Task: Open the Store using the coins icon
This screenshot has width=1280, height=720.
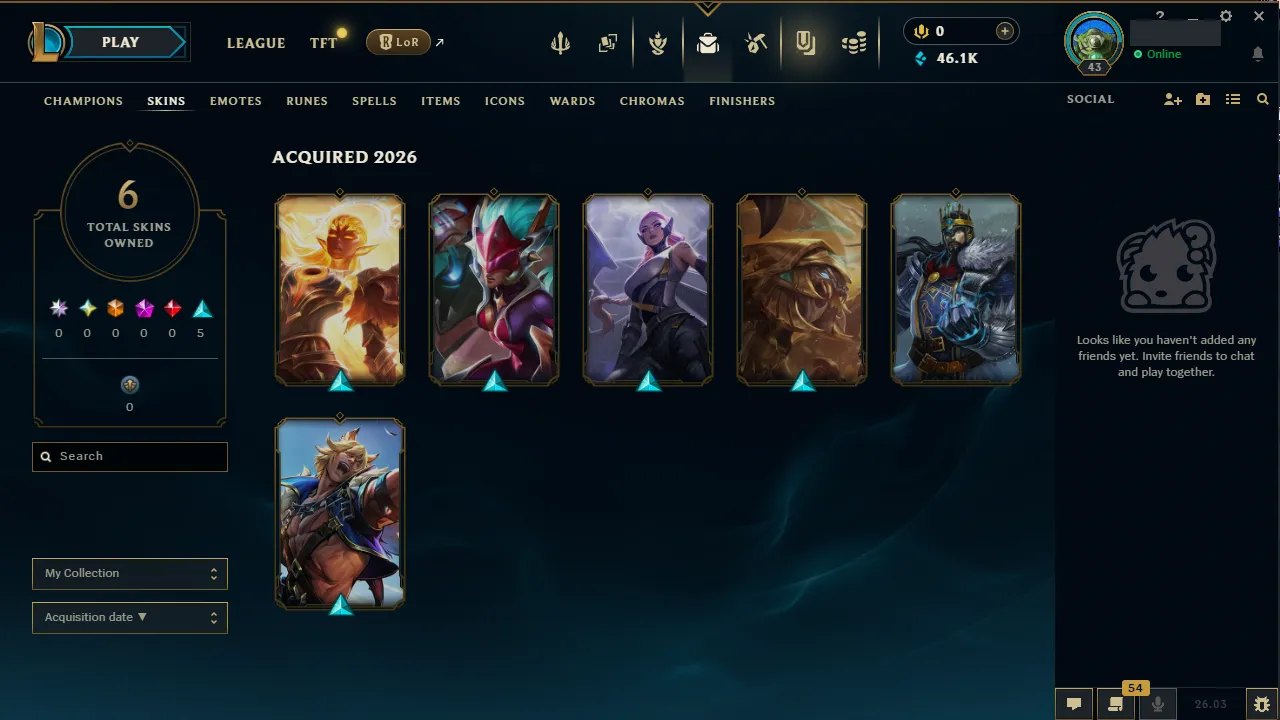Action: (x=854, y=42)
